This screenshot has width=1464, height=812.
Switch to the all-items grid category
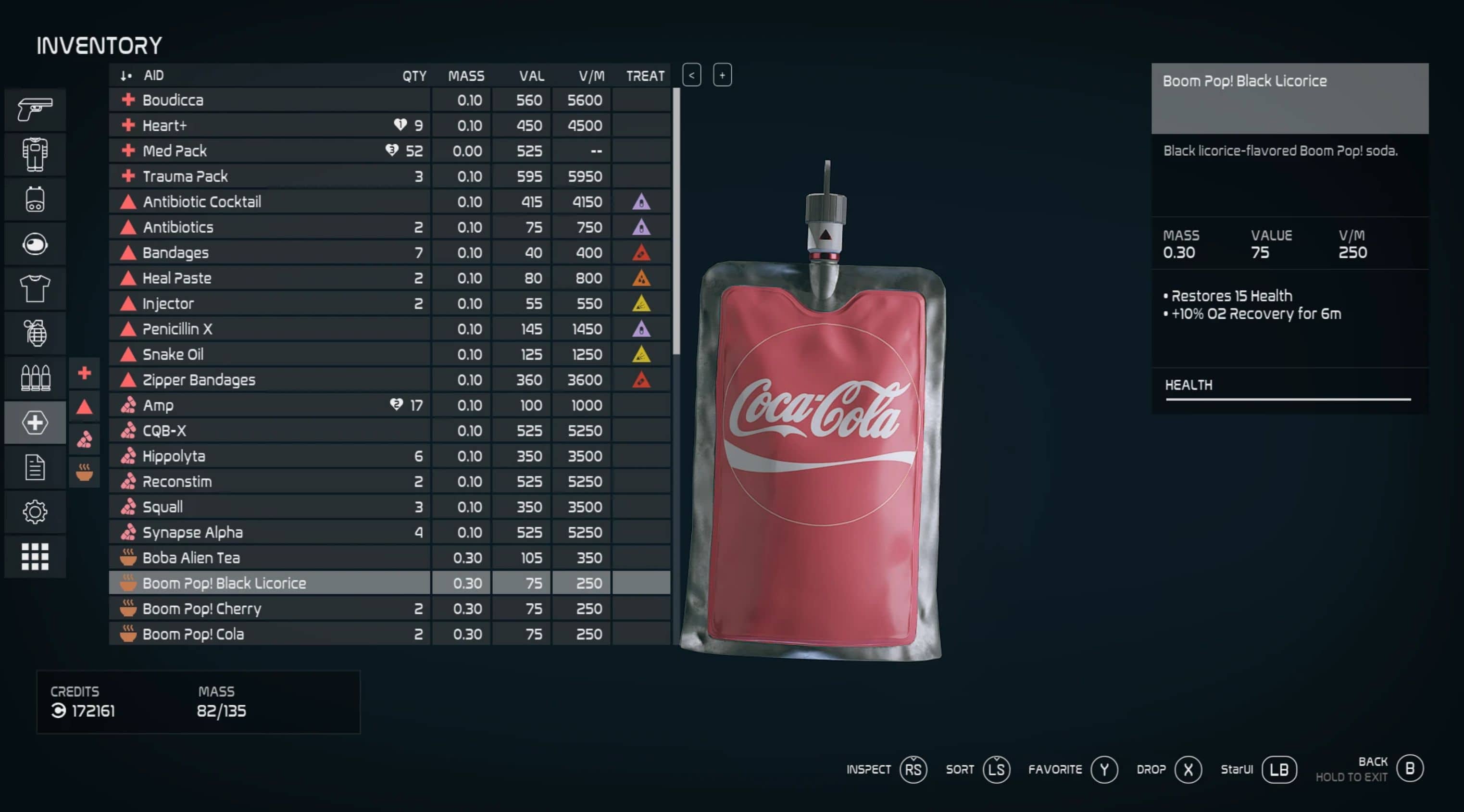click(x=35, y=556)
